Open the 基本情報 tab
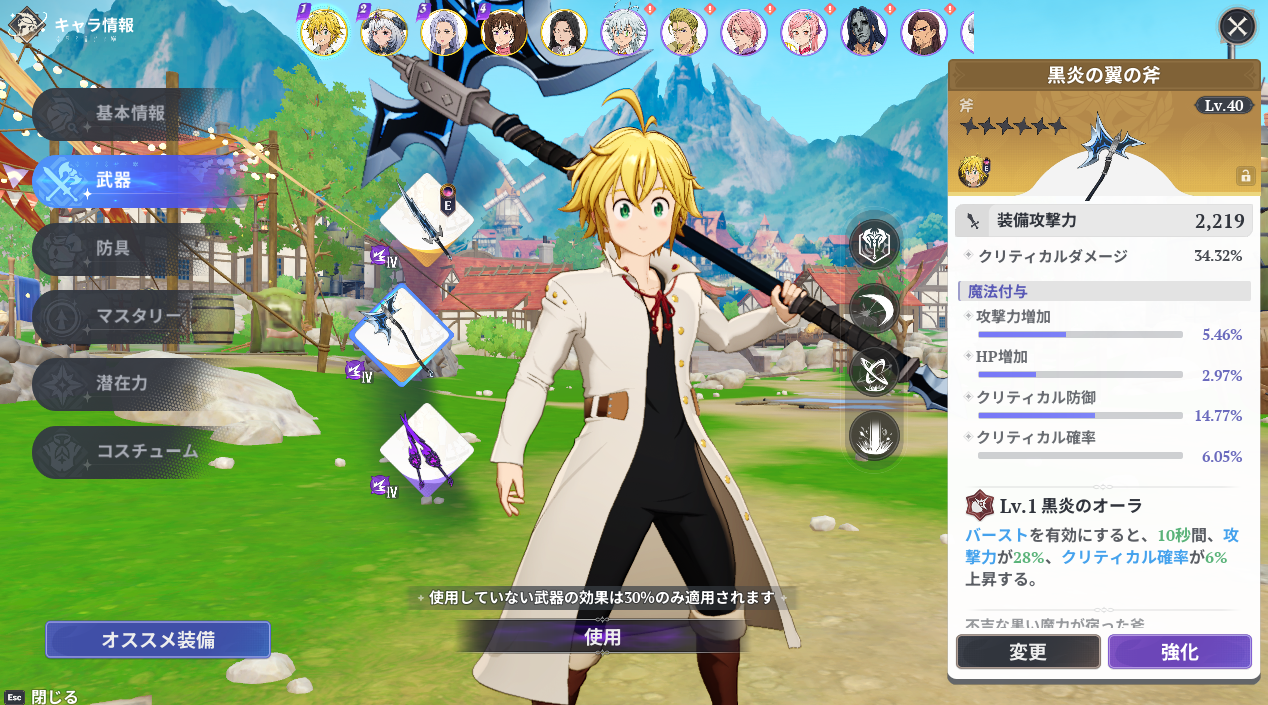 130,113
